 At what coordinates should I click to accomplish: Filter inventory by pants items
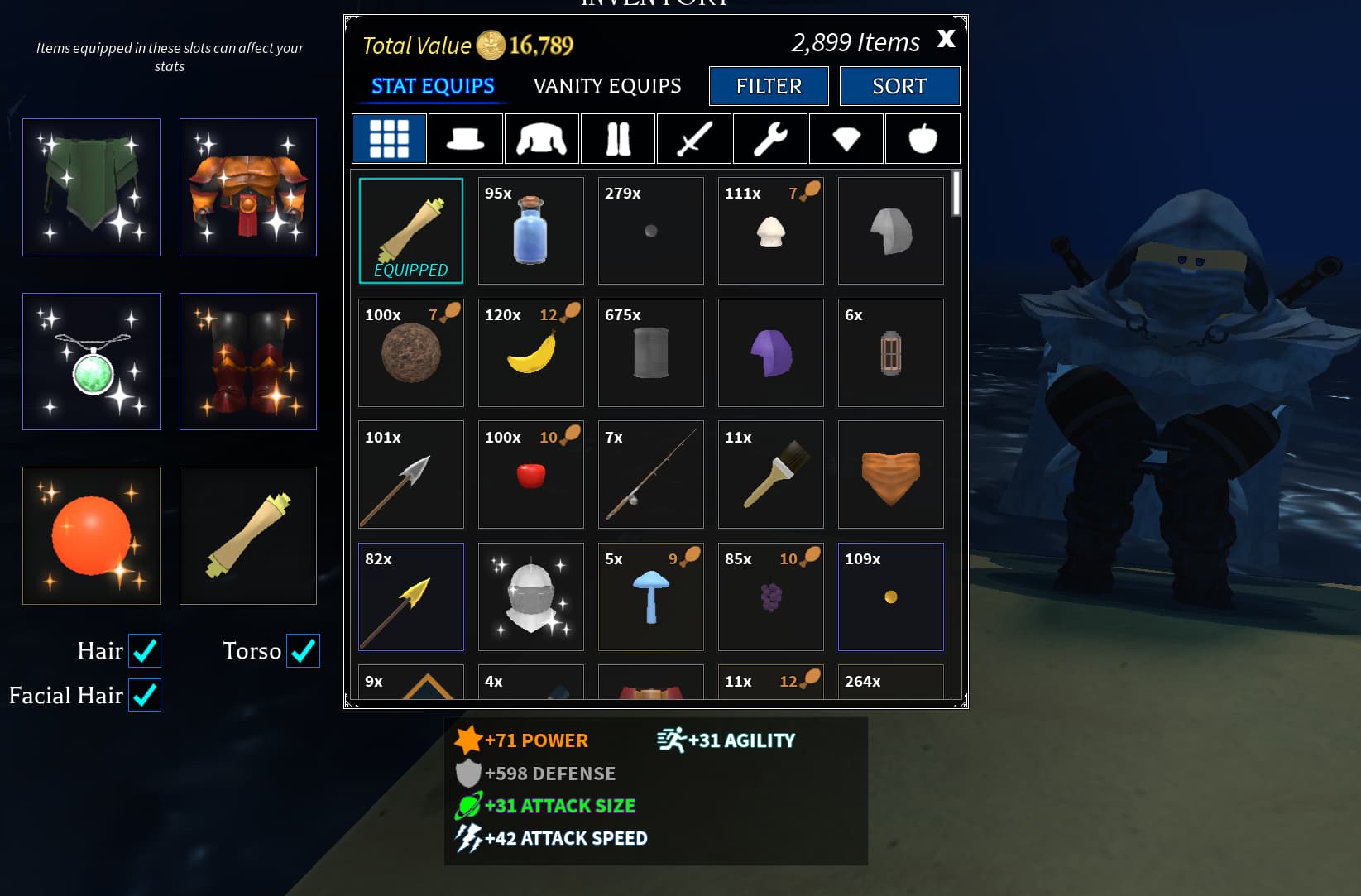point(617,138)
